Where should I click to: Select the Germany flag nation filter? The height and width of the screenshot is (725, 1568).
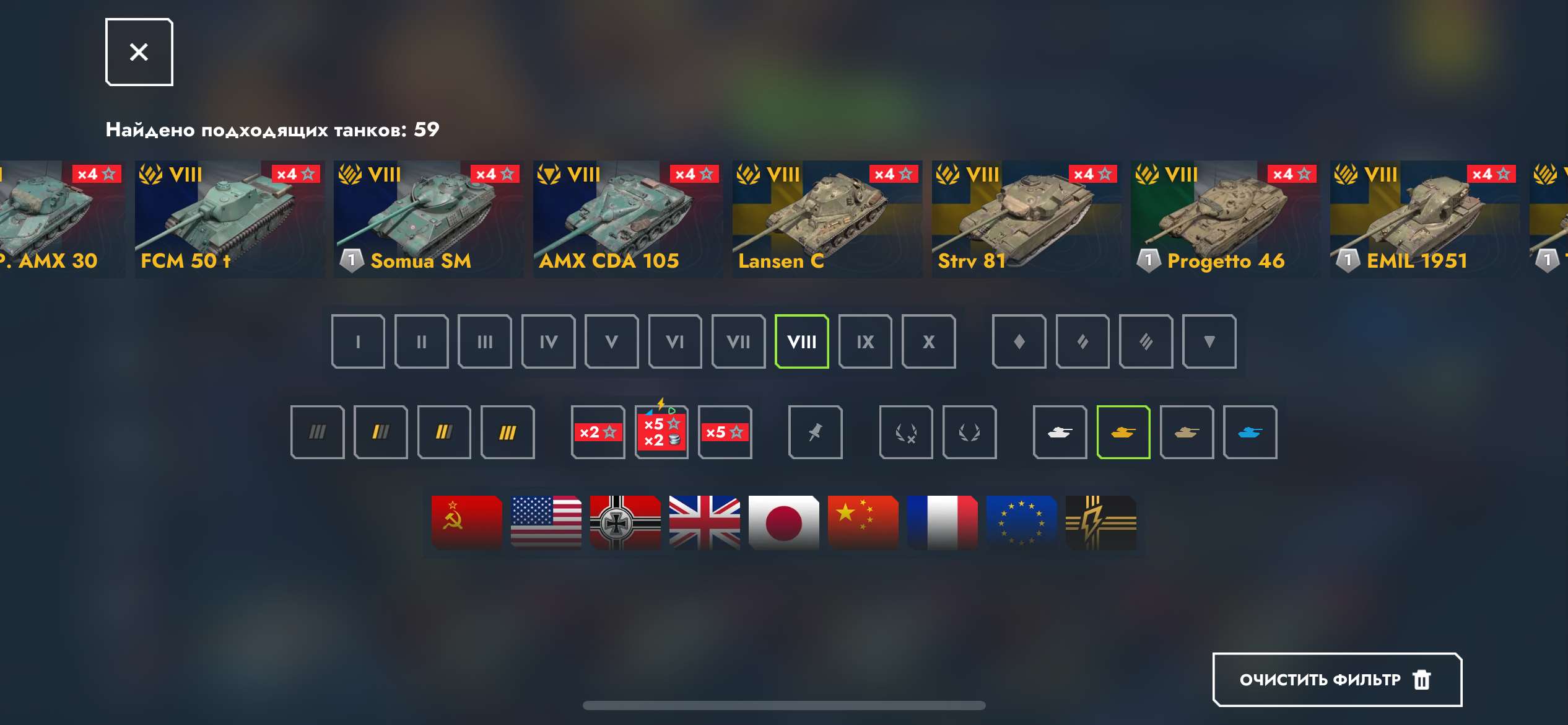click(625, 522)
